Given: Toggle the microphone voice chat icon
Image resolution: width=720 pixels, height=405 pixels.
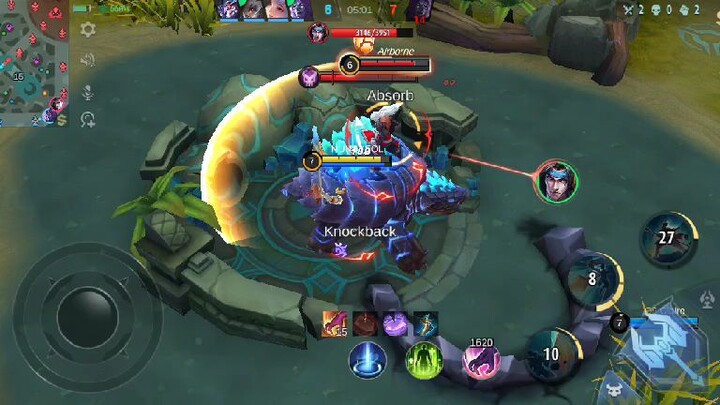Looking at the screenshot, I should pyautogui.click(x=88, y=92).
